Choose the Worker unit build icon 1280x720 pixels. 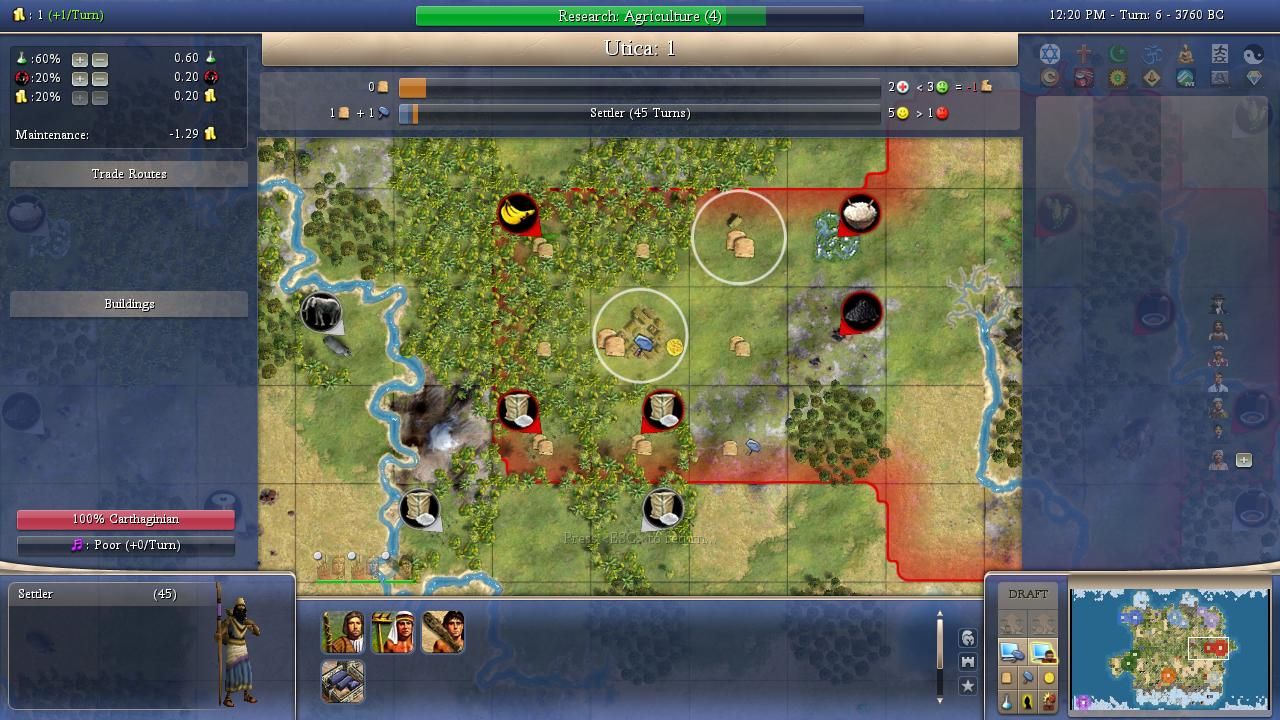(392, 632)
